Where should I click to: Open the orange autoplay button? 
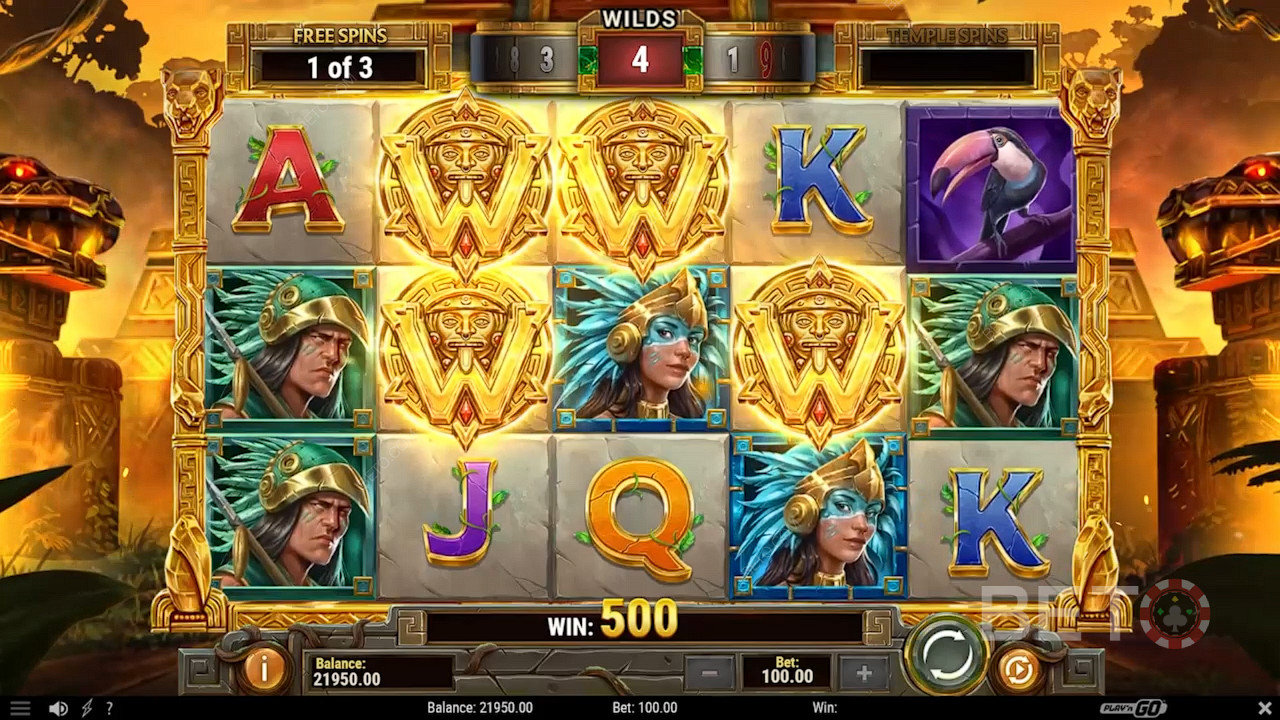1018,670
